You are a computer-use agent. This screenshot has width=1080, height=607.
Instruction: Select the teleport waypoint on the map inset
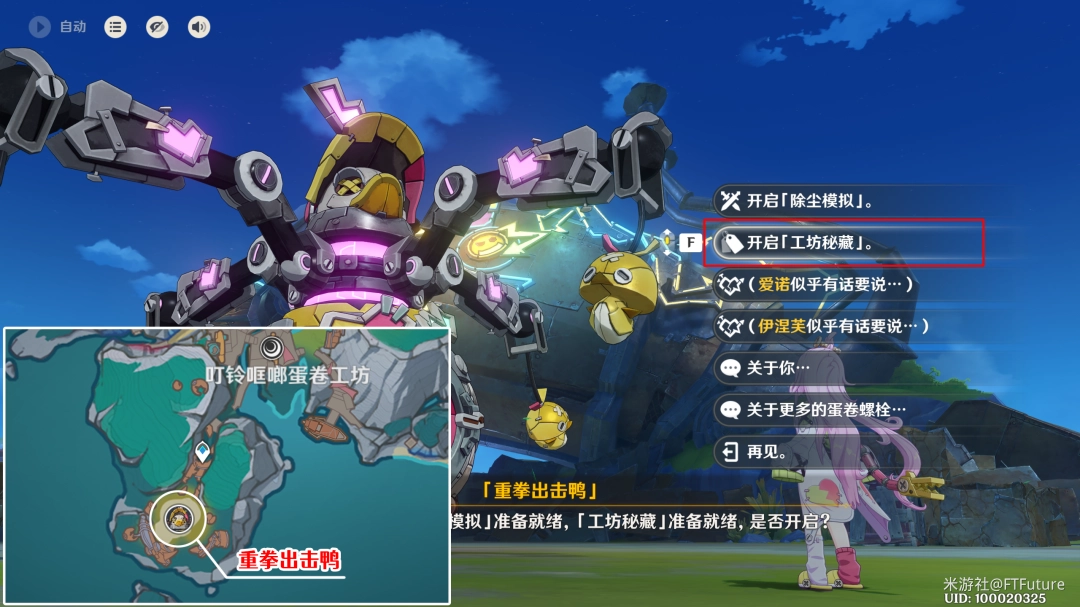(203, 451)
